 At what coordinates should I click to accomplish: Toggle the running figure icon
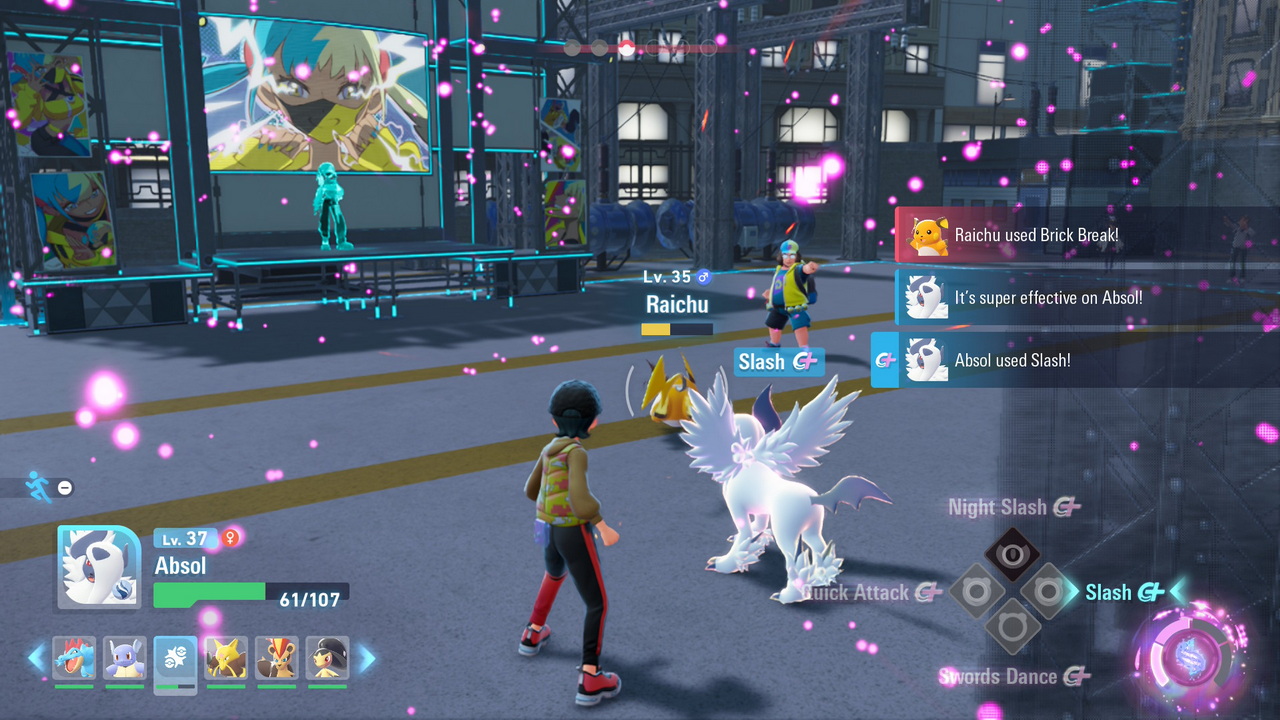click(38, 487)
